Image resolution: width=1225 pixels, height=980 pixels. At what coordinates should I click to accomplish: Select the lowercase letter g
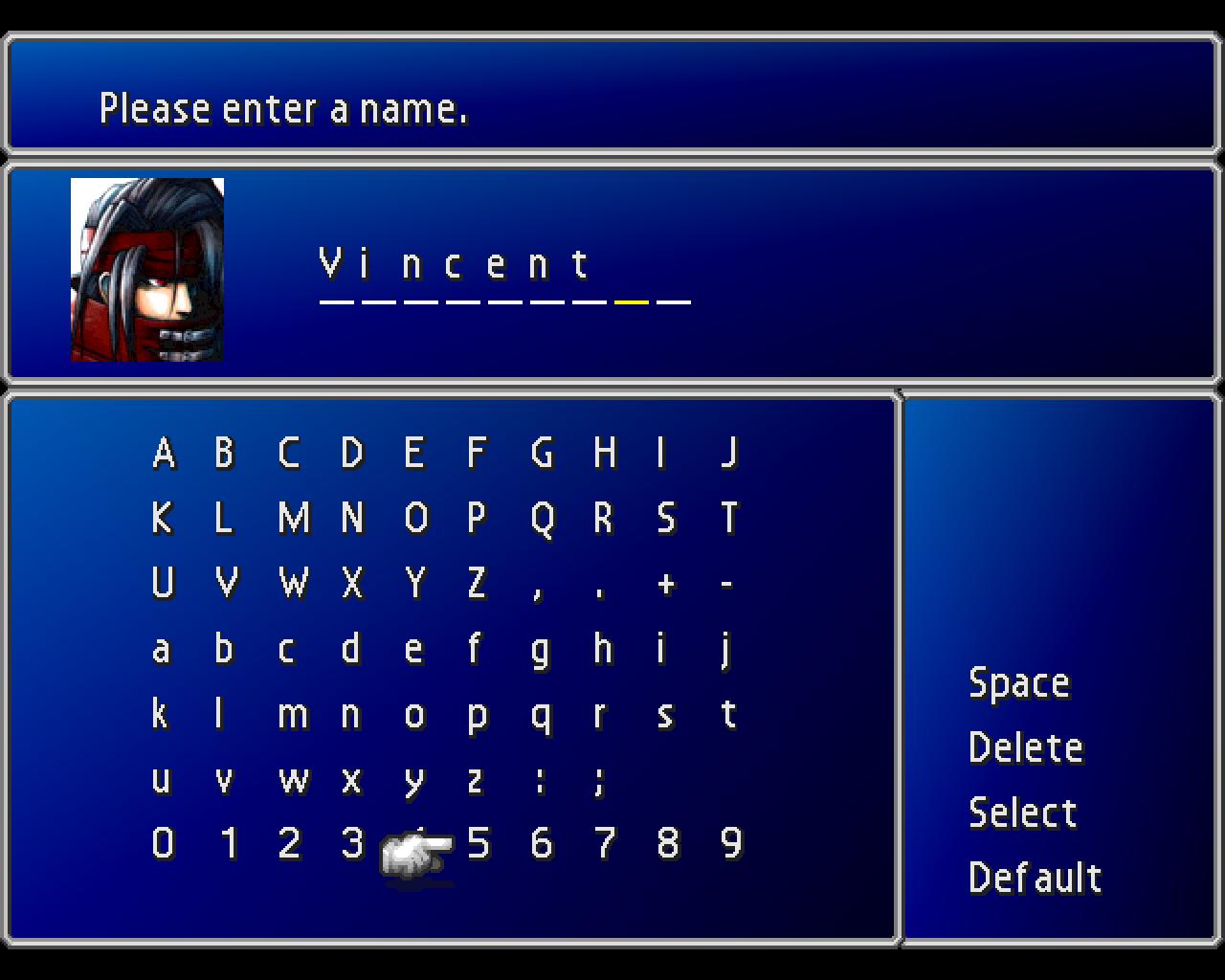[x=541, y=650]
